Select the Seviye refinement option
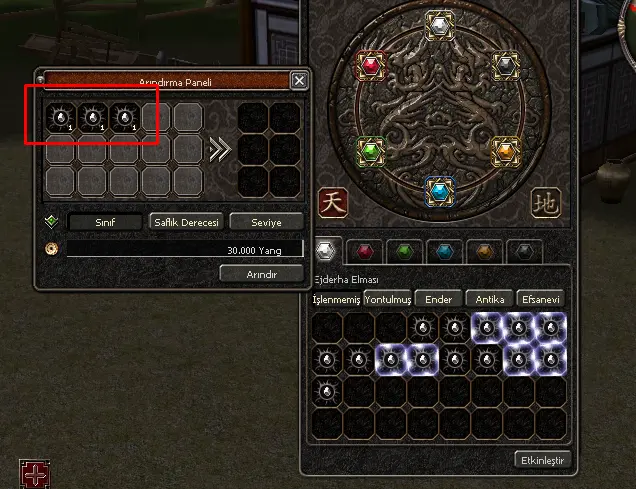Viewport: 636px width, 489px height. click(266, 222)
